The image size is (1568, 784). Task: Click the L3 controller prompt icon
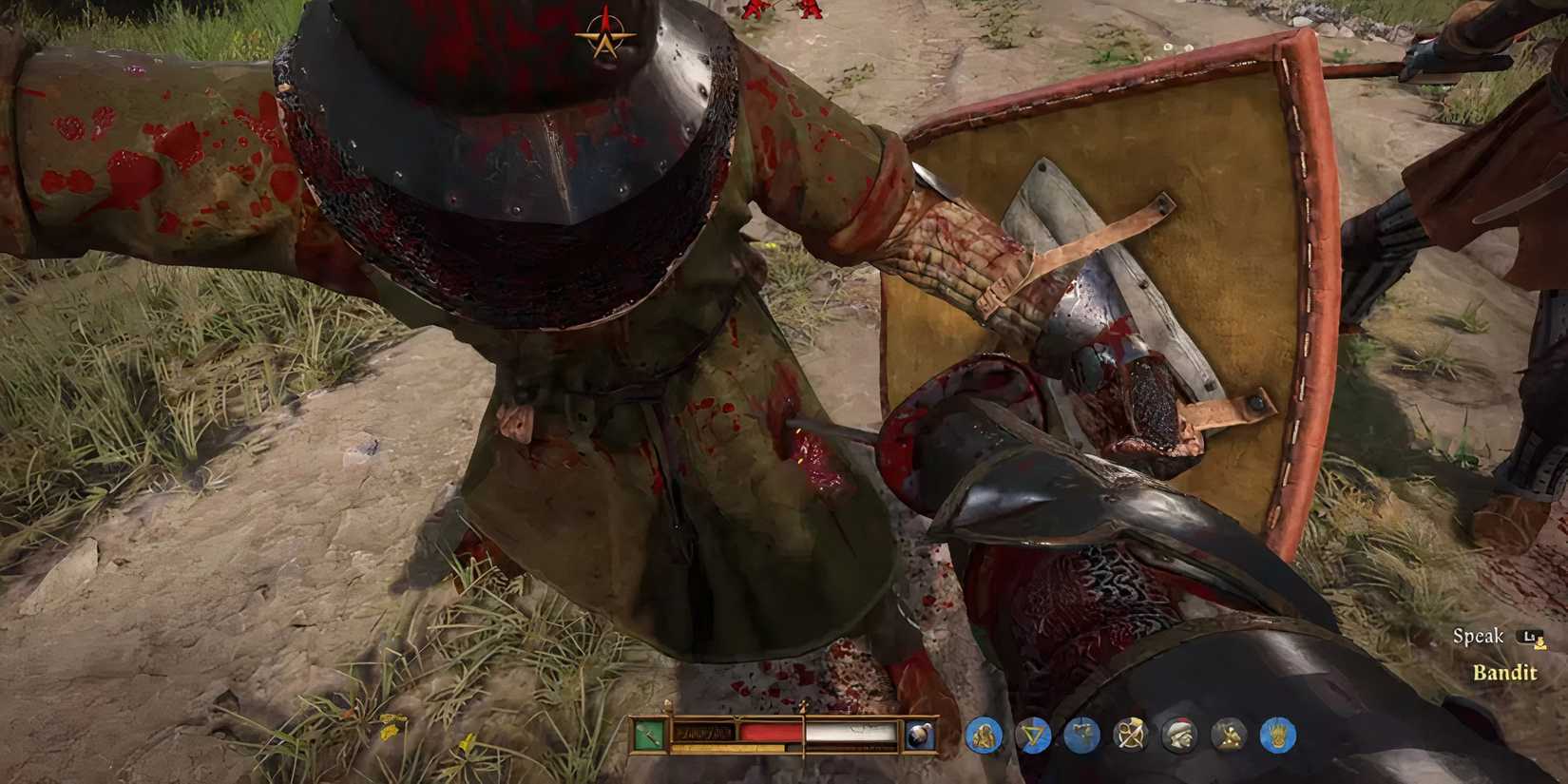tap(1529, 635)
